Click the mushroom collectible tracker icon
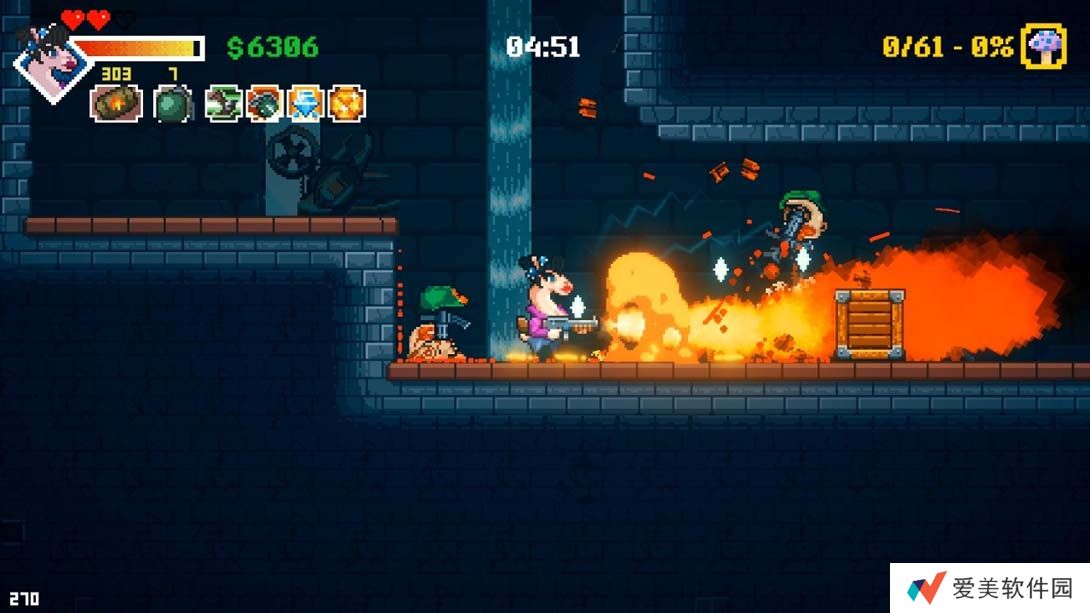The height and width of the screenshot is (613, 1090). pos(1043,47)
